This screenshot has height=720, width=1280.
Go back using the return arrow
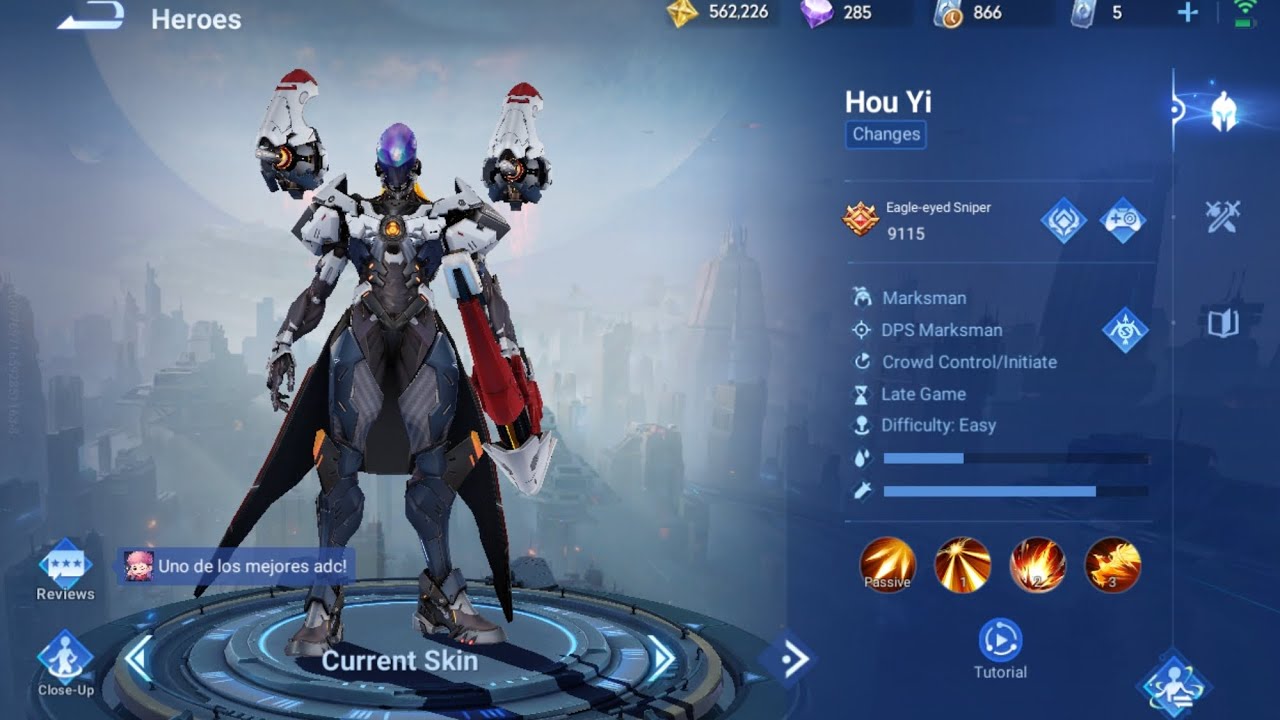tap(91, 15)
